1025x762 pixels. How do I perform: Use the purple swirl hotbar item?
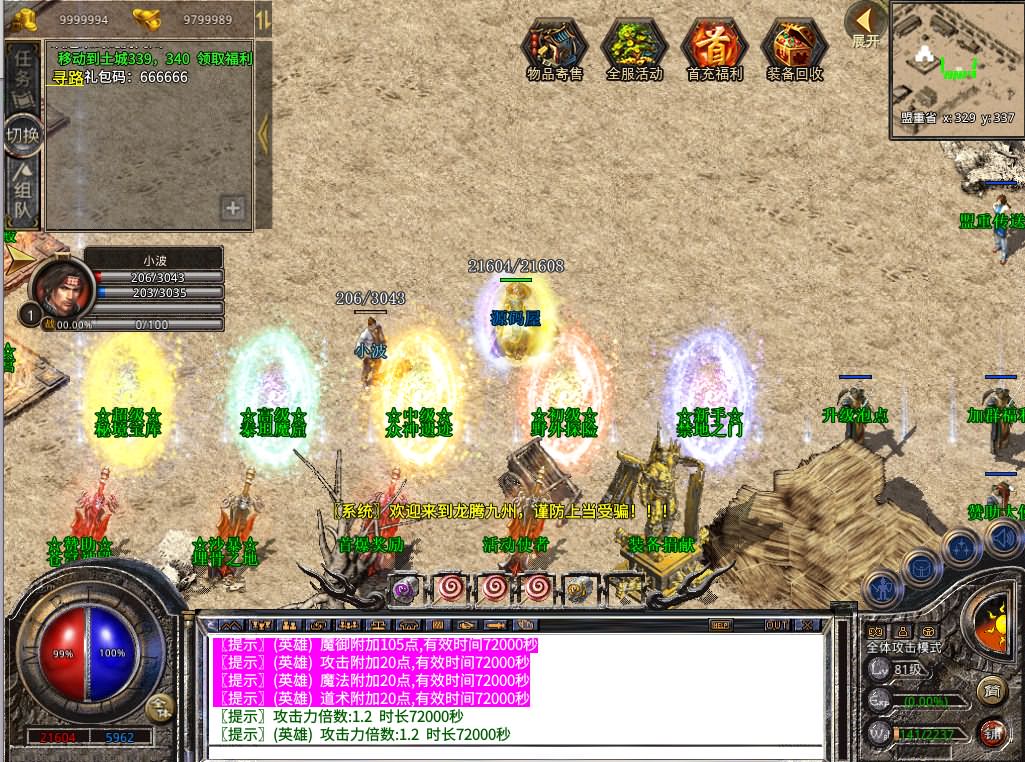pos(404,587)
